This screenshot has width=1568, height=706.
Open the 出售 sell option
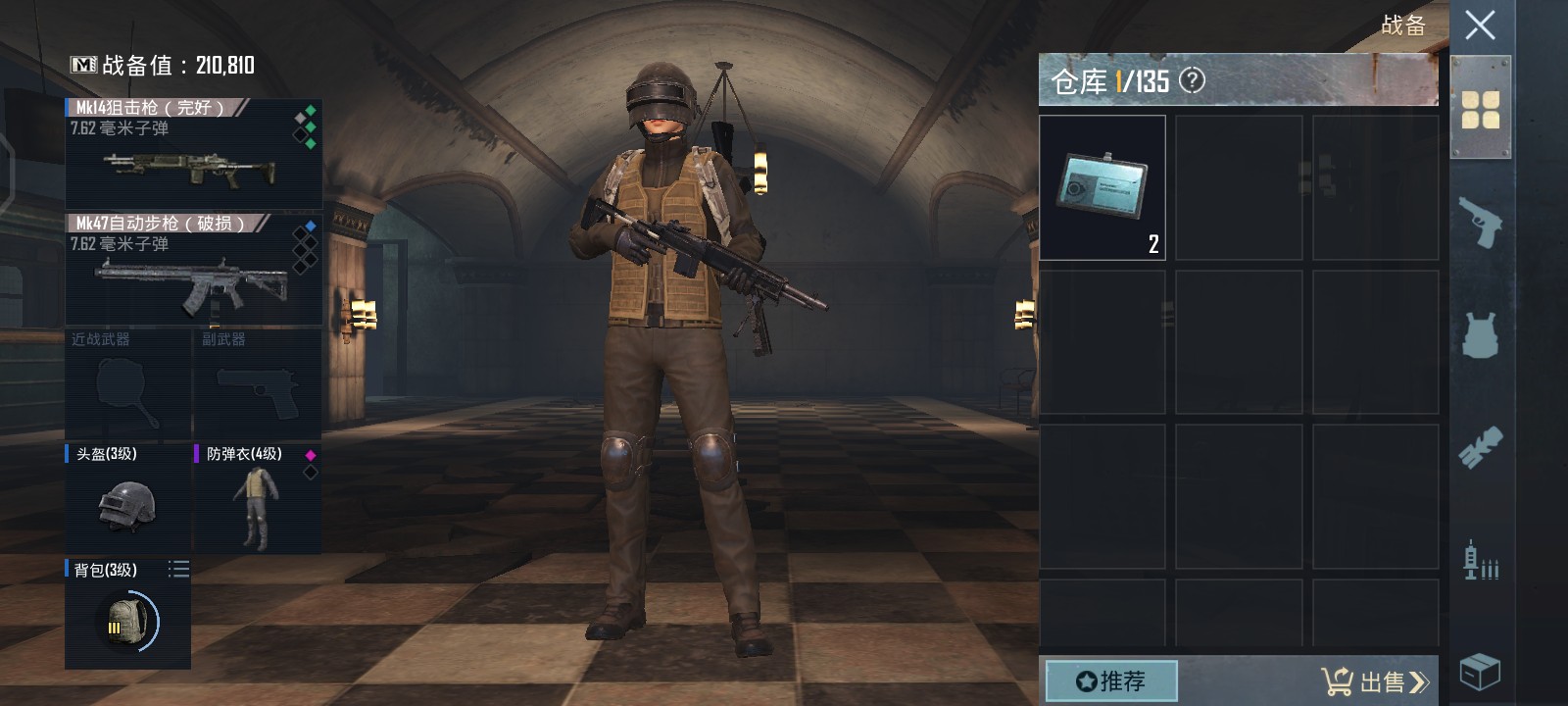tap(1375, 681)
